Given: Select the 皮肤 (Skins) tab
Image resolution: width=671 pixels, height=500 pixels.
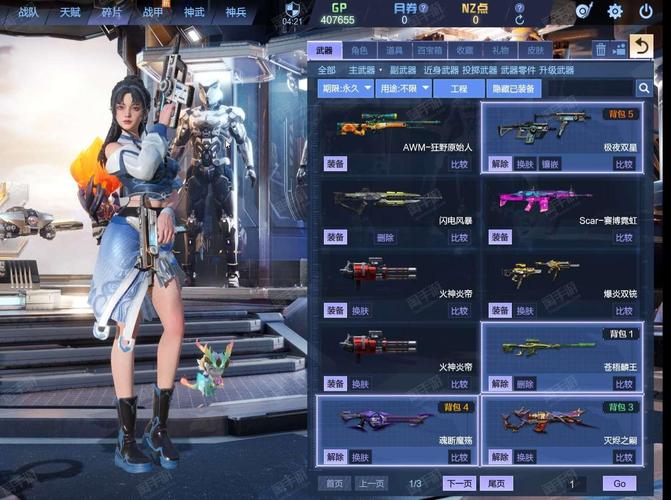Looking at the screenshot, I should (x=536, y=49).
